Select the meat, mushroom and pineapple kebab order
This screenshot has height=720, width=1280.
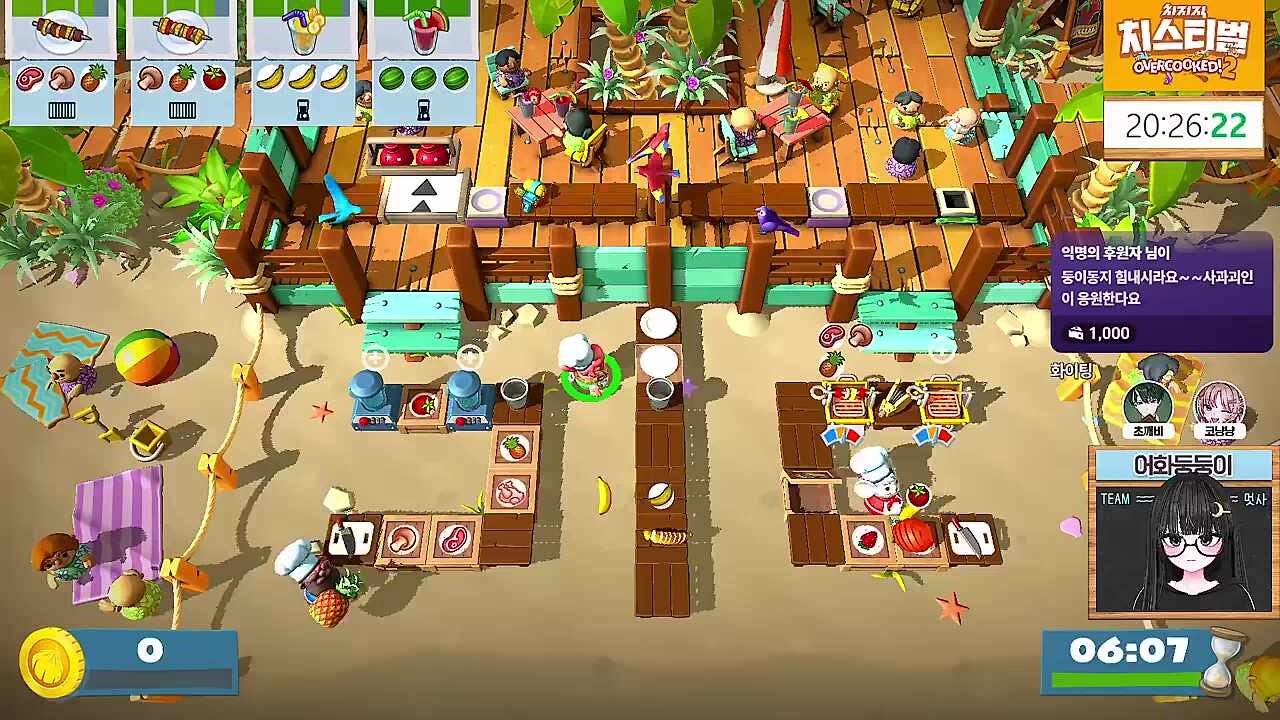(x=61, y=60)
